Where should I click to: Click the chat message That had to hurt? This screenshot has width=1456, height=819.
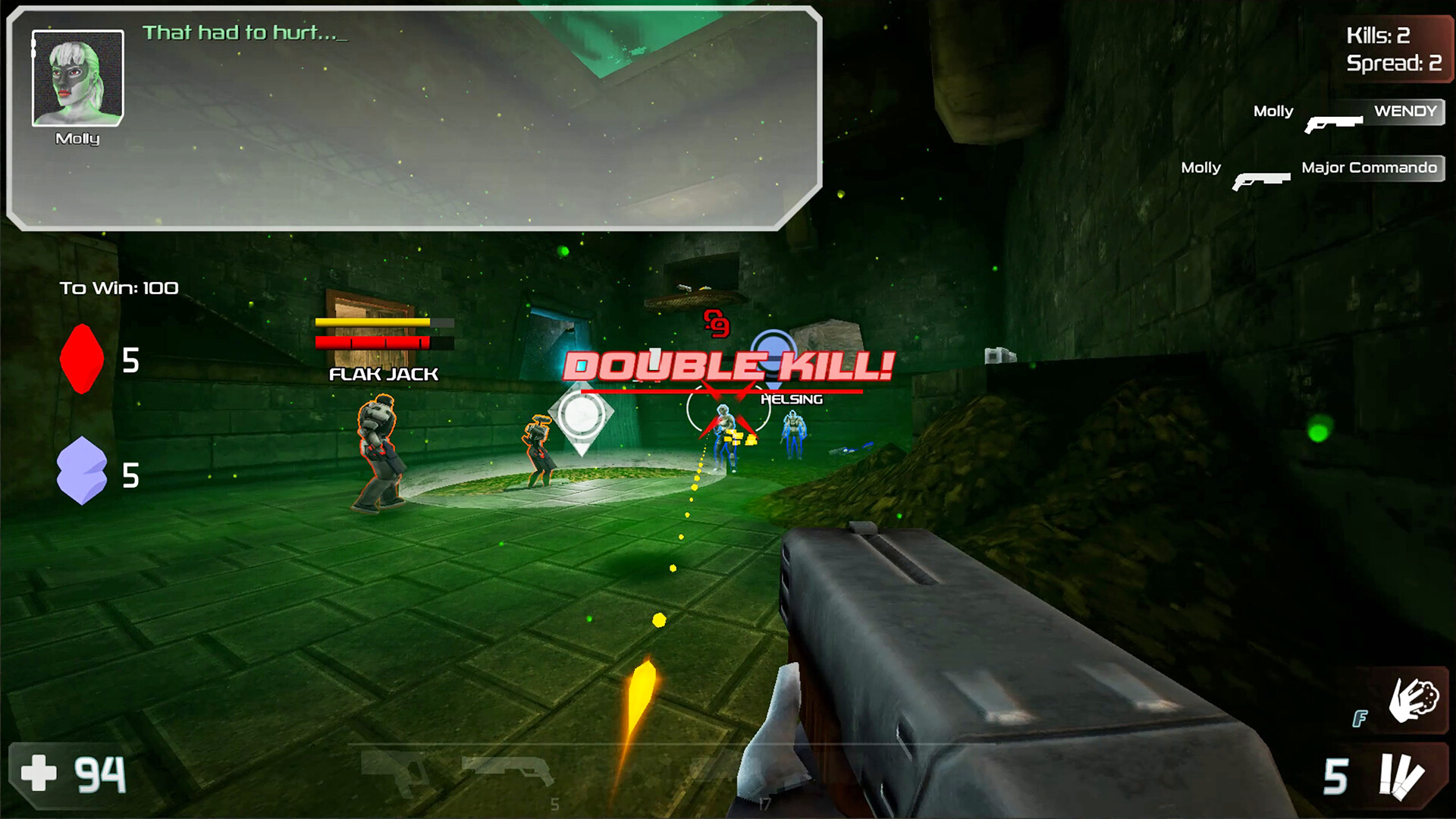(244, 33)
